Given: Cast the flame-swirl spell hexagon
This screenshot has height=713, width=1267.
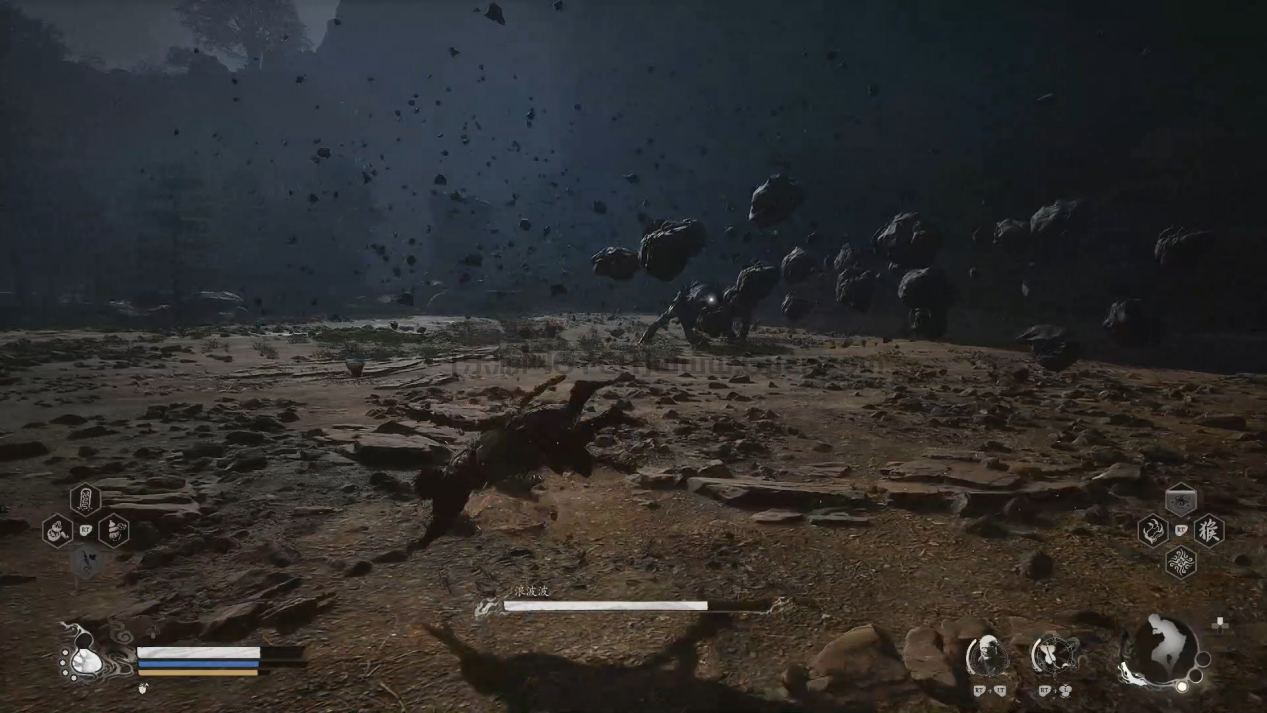Looking at the screenshot, I should click(1153, 530).
